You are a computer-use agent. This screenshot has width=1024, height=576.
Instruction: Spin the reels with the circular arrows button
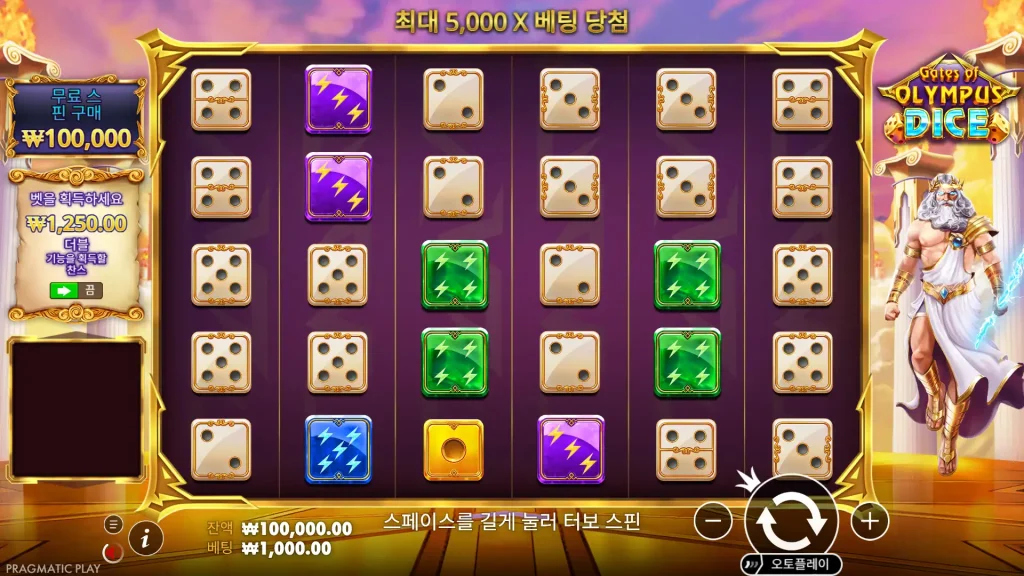(x=791, y=520)
